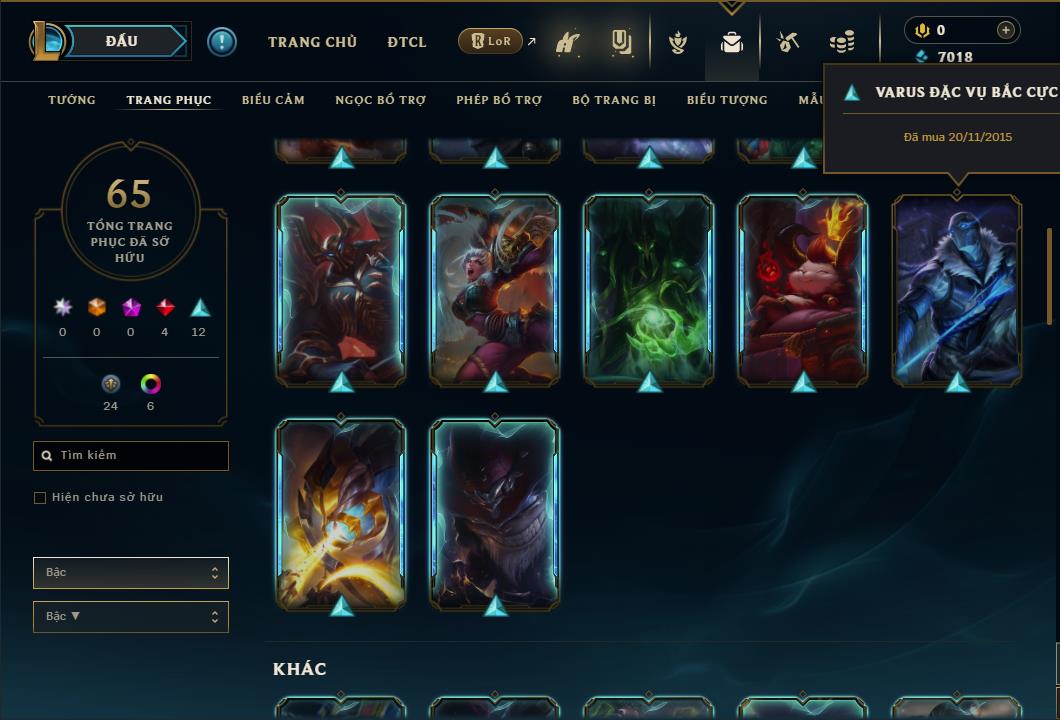Switch to the TƯỚNG tab
This screenshot has width=1060, height=720.
72,100
